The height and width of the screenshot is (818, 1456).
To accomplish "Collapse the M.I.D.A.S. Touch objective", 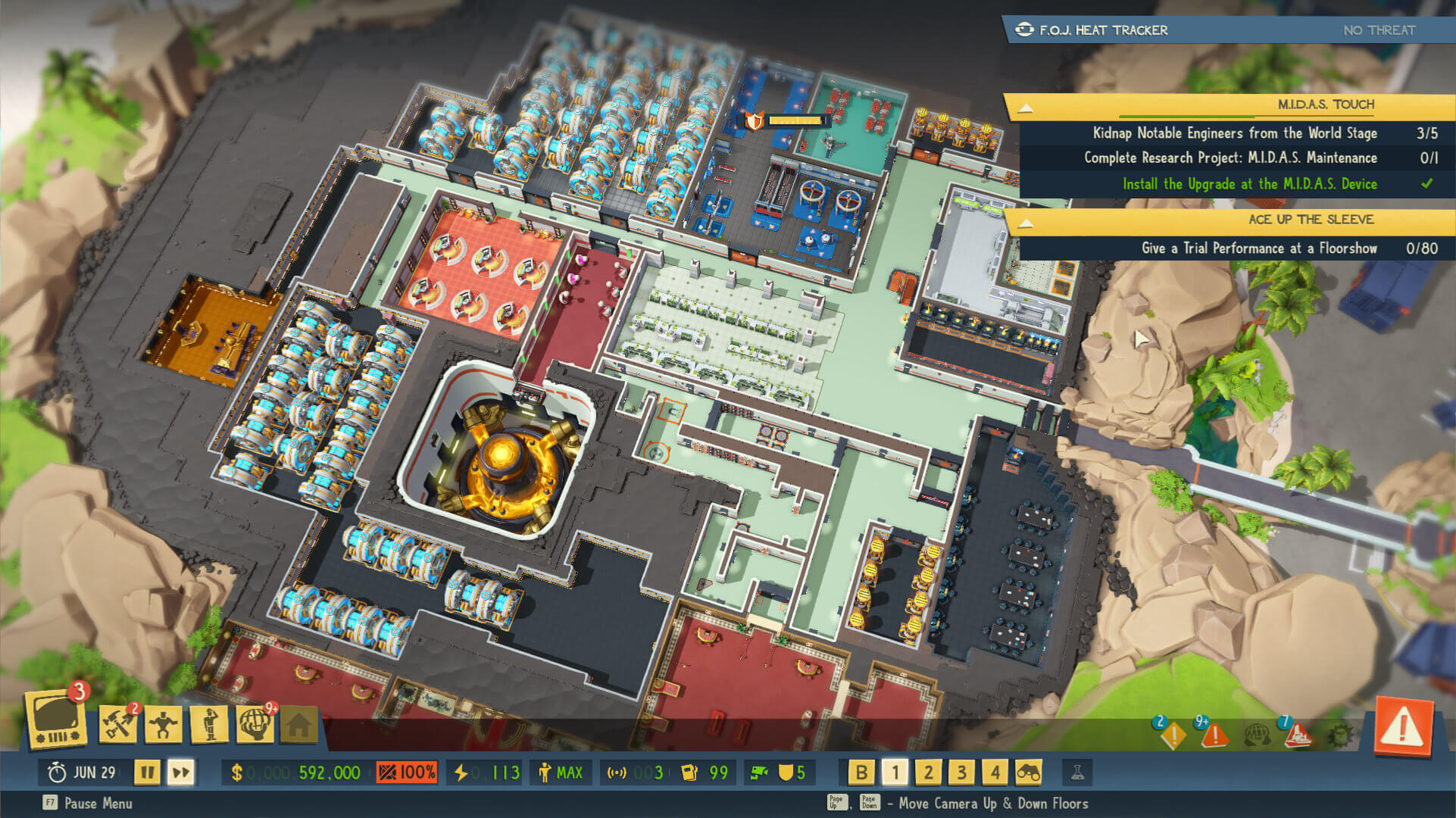I will (x=1026, y=105).
